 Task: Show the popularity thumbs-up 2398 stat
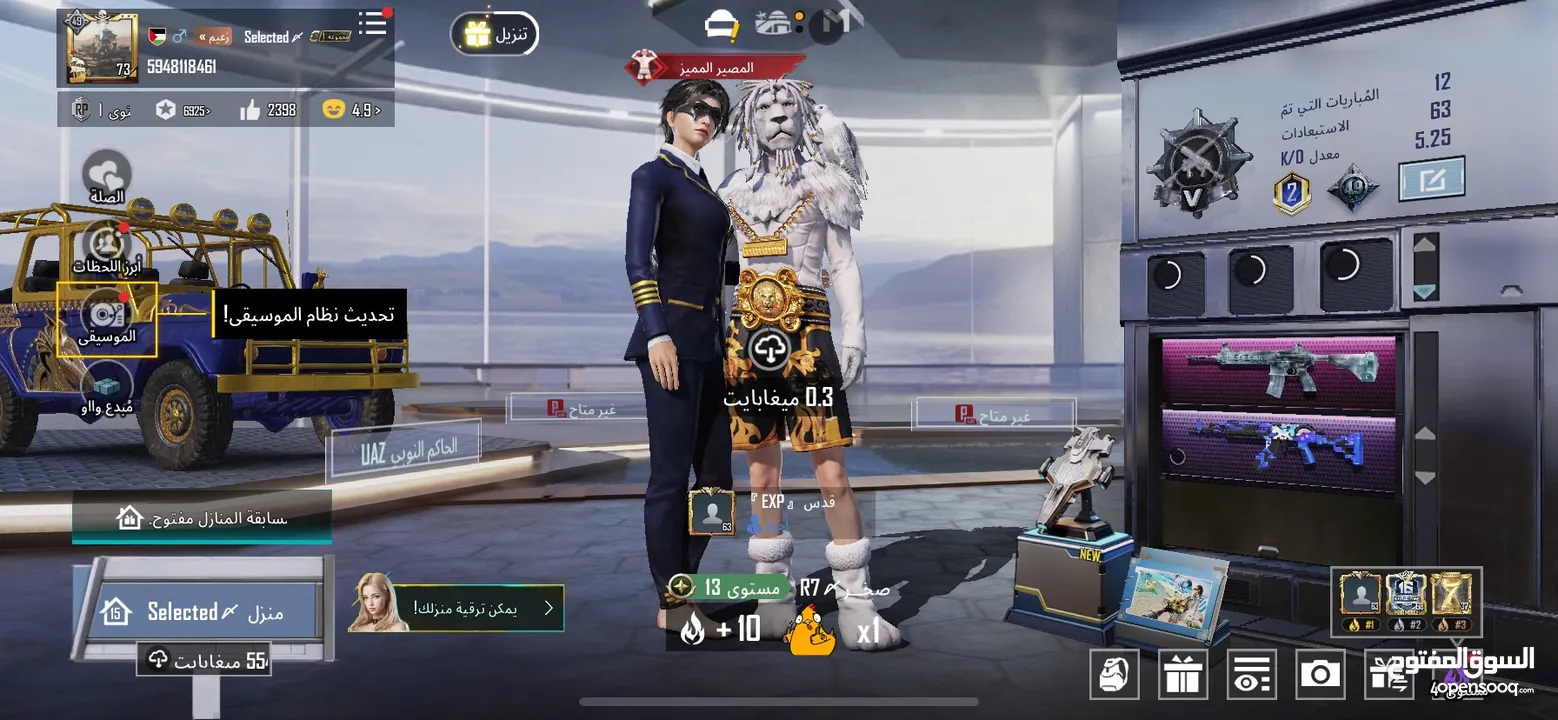click(268, 110)
